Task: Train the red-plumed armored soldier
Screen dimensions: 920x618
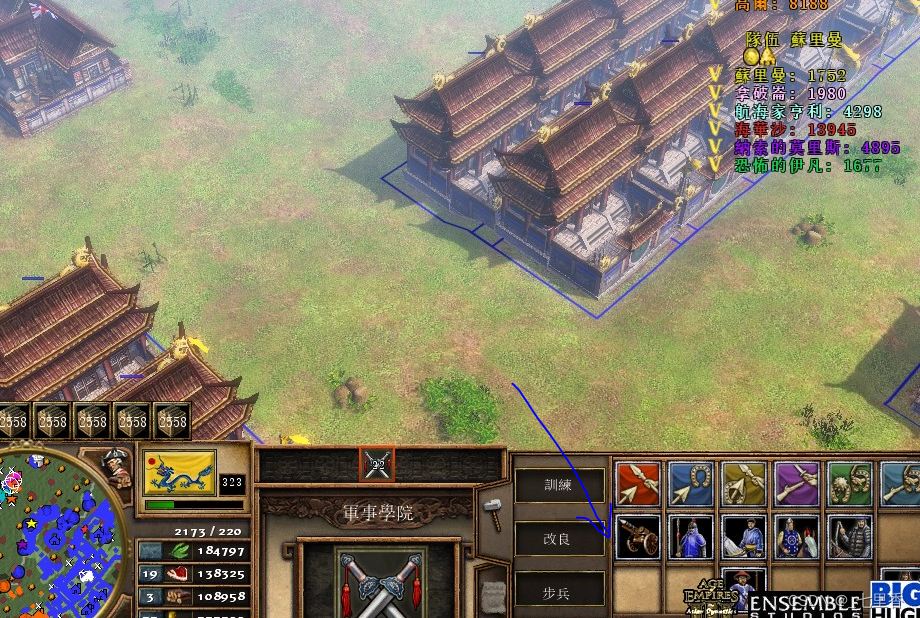Action: click(x=797, y=537)
